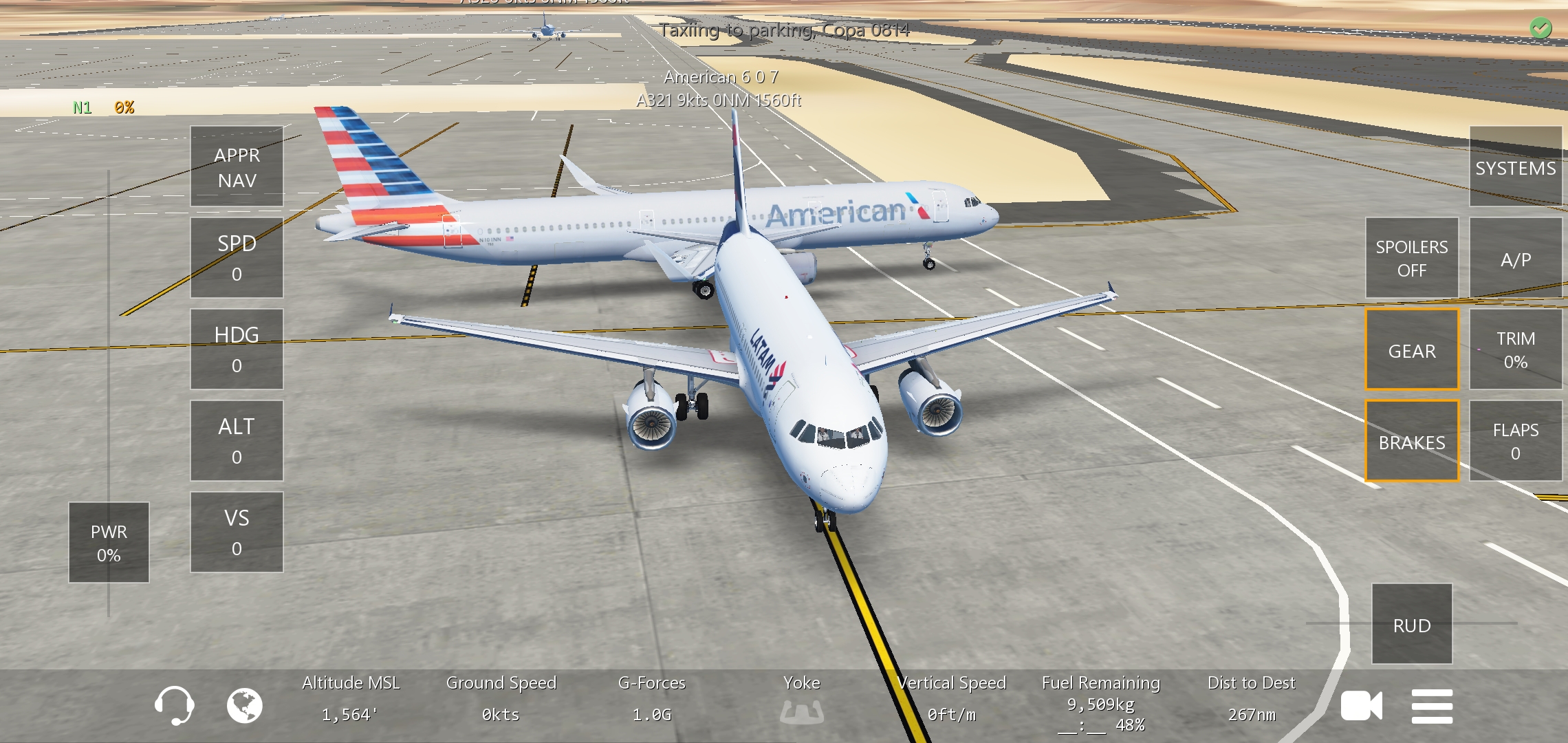Screen dimensions: 1568x743
Task: Open the ATC headset menu
Action: [x=174, y=705]
